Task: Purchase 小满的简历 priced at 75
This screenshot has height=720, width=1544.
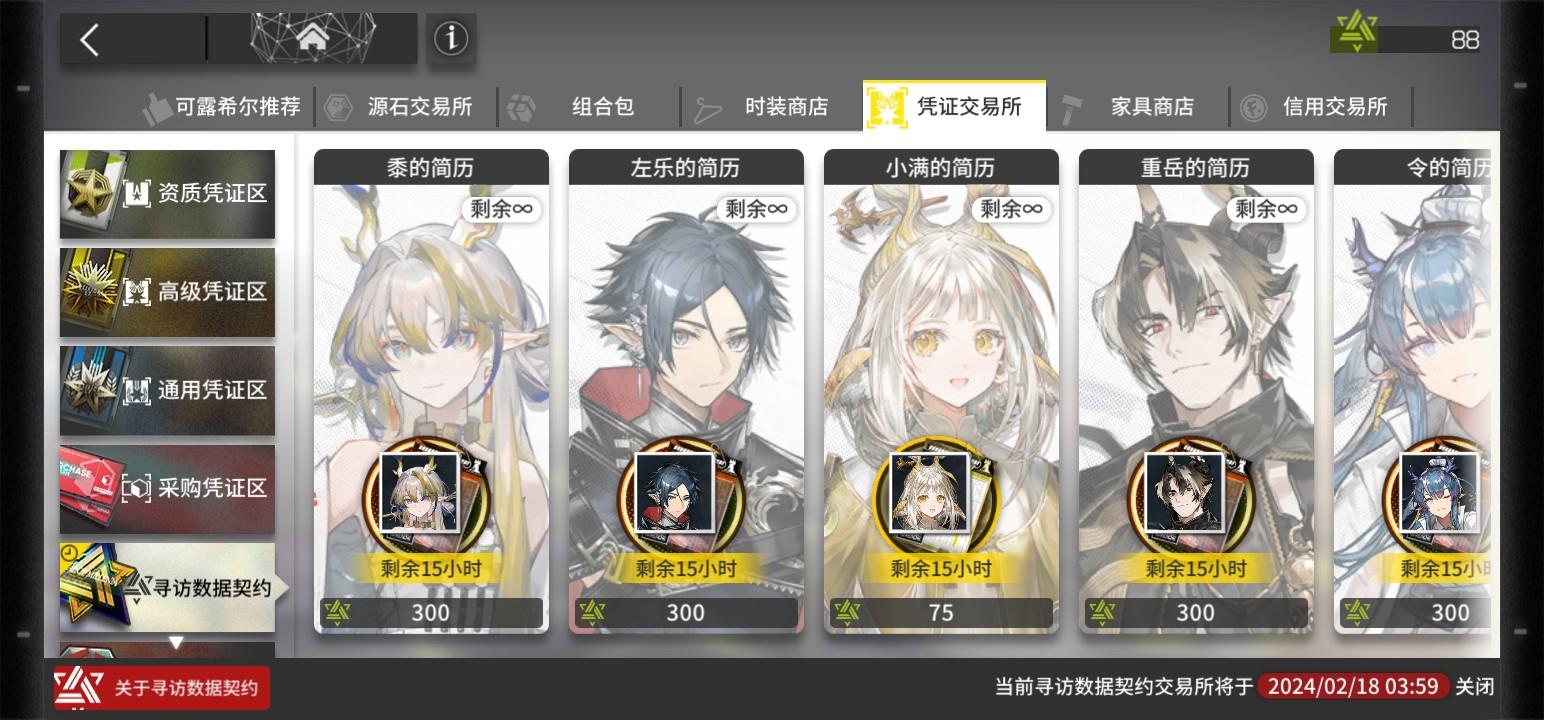Action: pyautogui.click(x=941, y=612)
